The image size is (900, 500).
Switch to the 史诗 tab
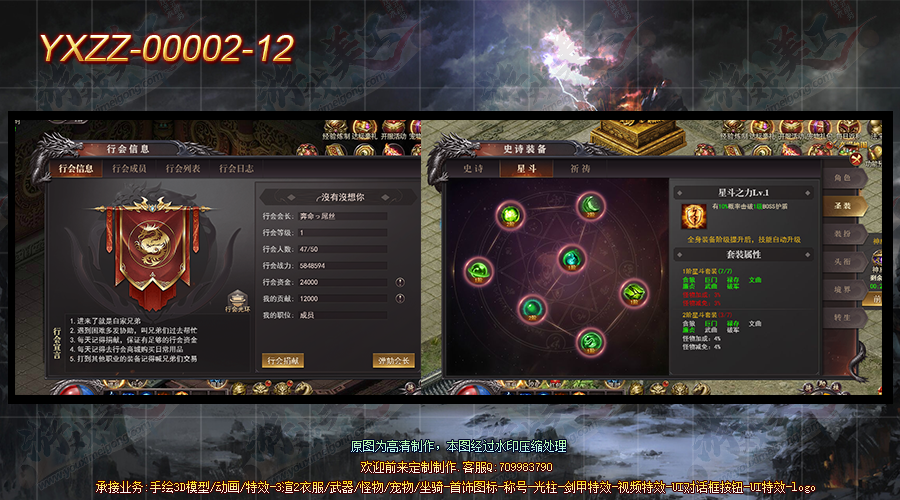[473, 169]
